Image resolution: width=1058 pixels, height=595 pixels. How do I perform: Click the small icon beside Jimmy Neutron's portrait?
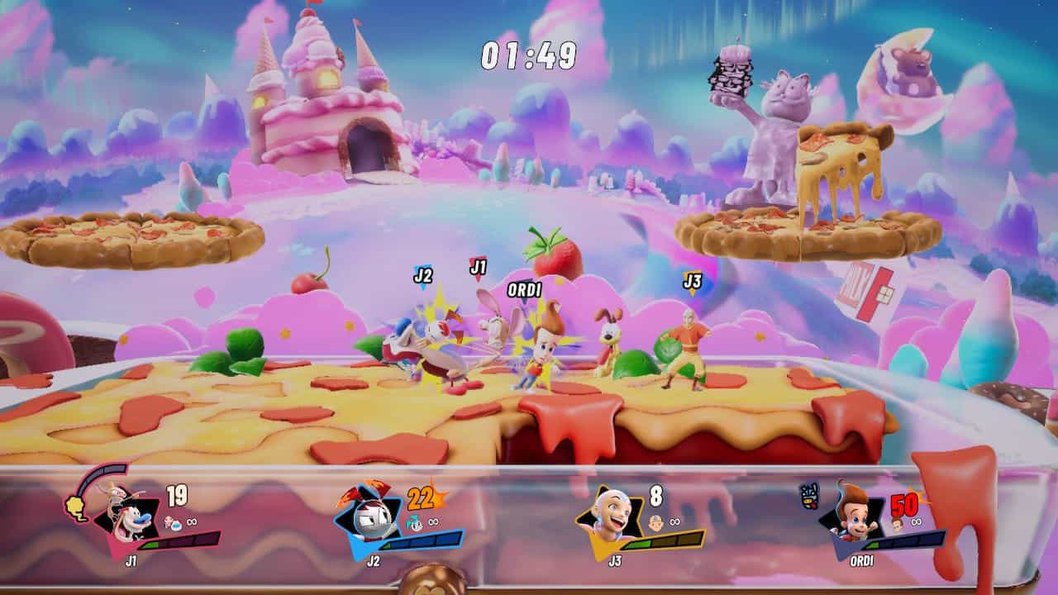pos(810,493)
